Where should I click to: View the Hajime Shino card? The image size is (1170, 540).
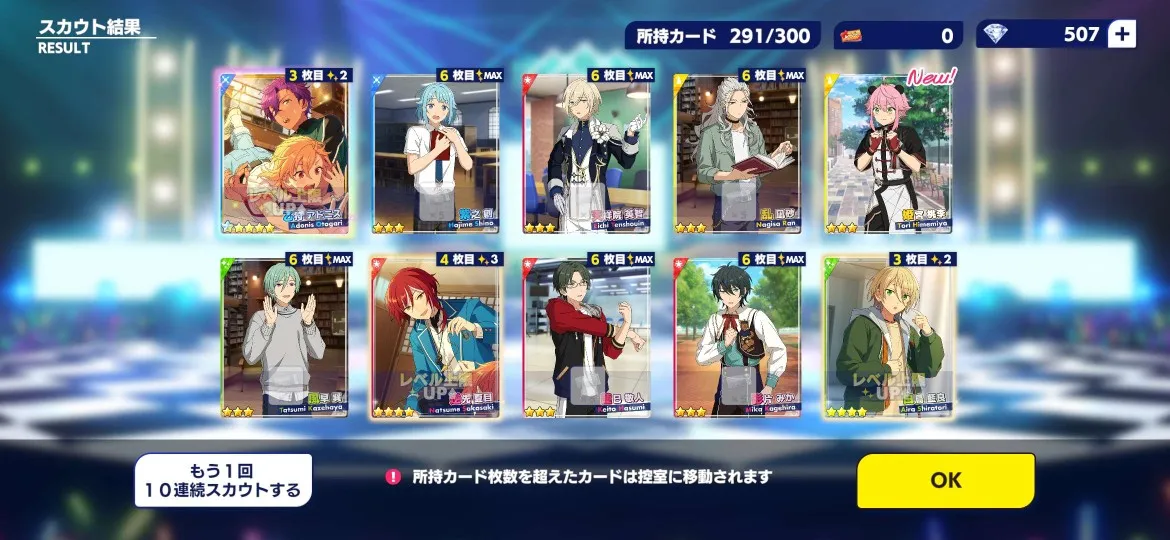(x=436, y=152)
